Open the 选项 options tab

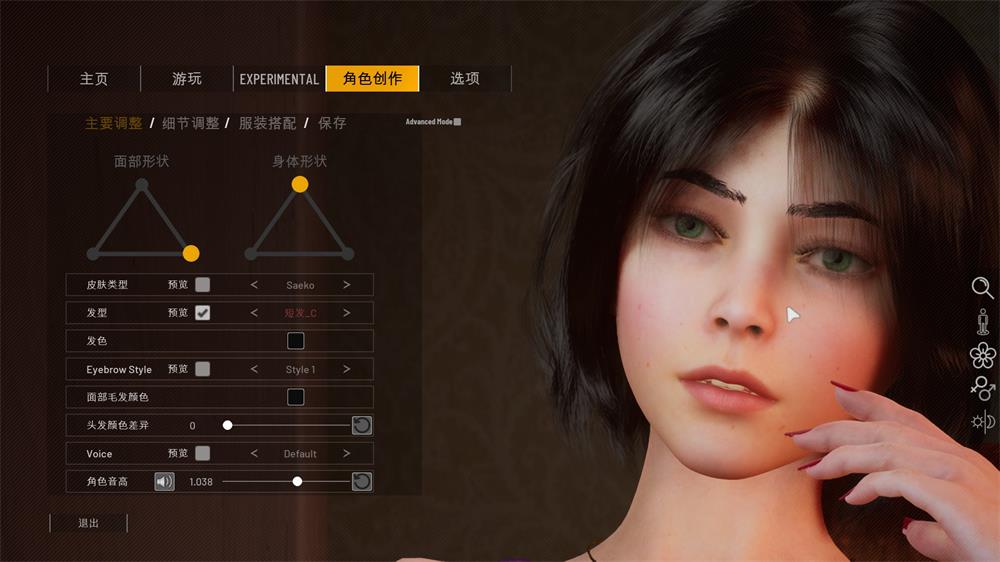(x=465, y=79)
